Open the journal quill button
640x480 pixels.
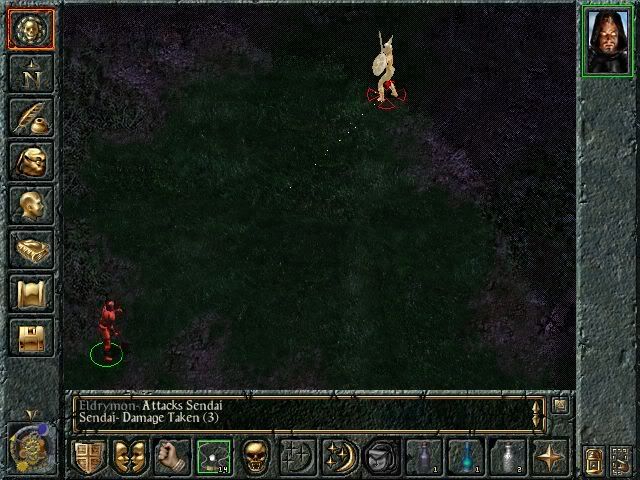click(29, 117)
